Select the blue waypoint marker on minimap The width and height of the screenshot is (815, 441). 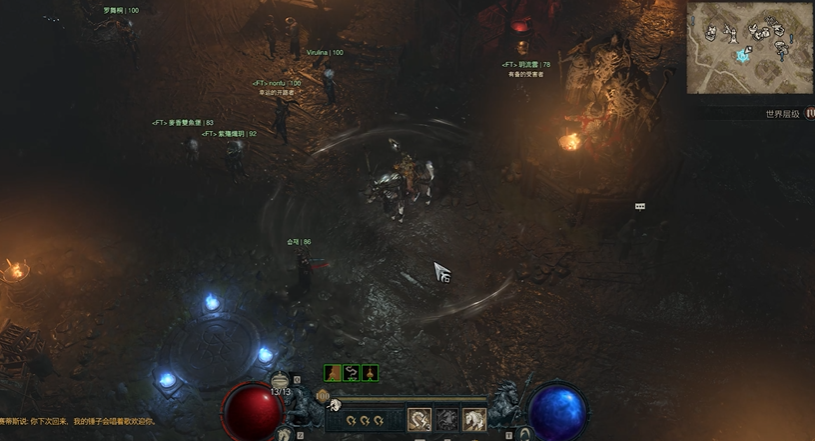[x=742, y=56]
